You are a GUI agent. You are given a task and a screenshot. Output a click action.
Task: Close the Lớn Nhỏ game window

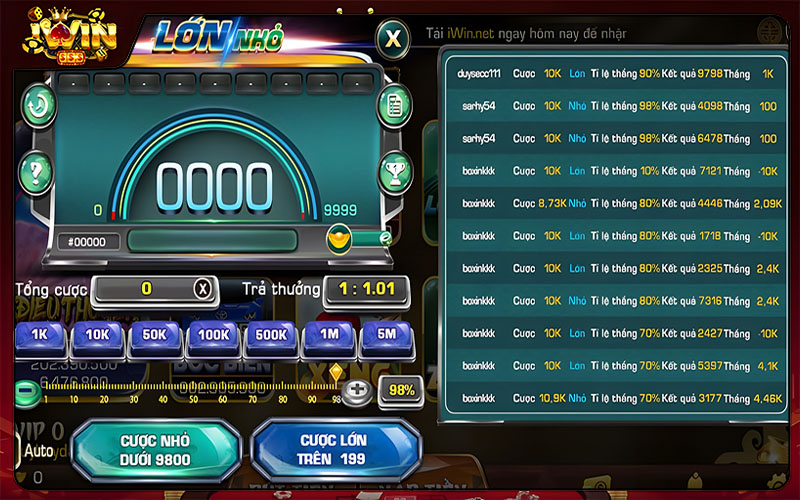[x=394, y=40]
